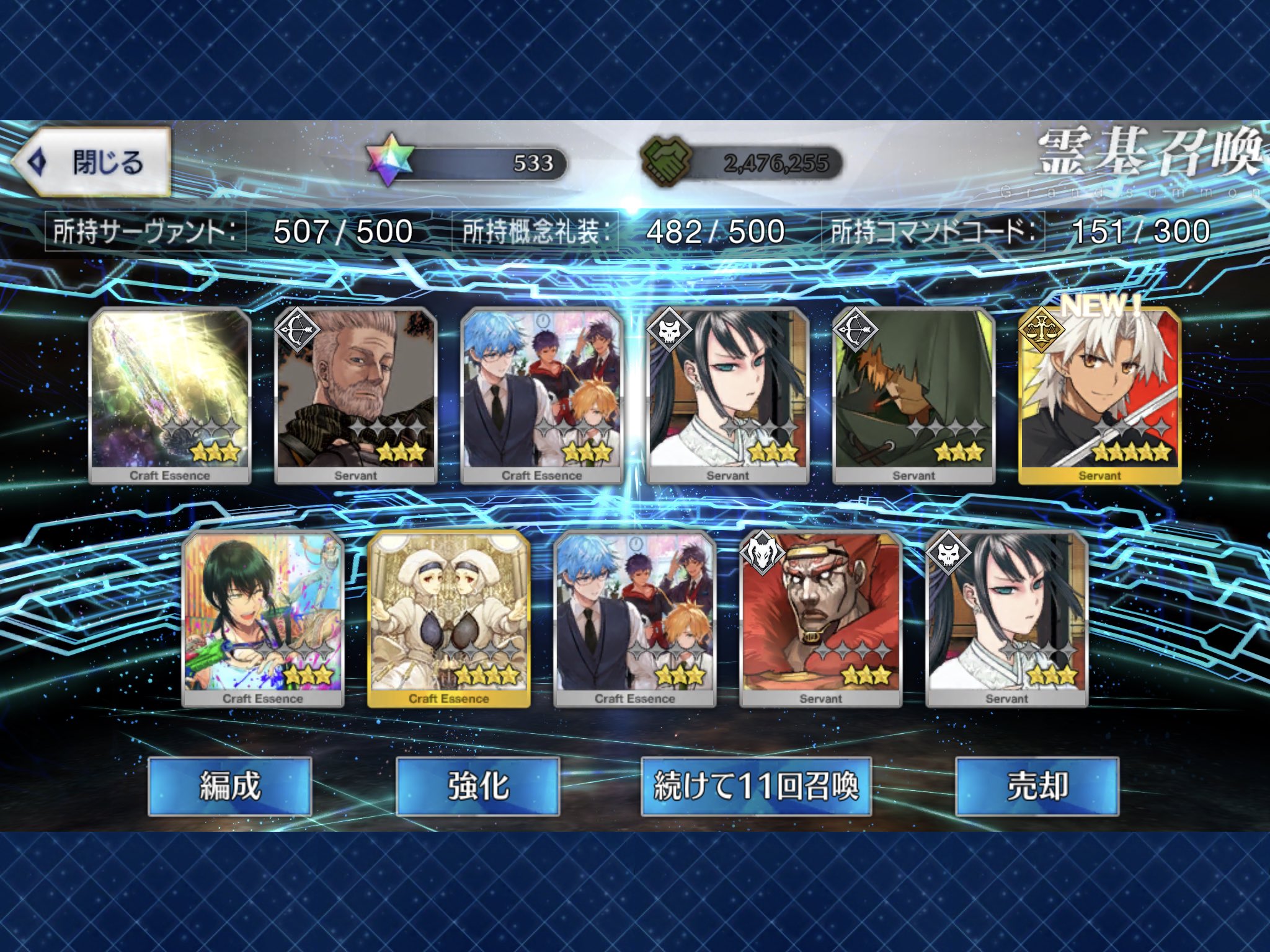Select the bearded Archer servant card
This screenshot has height=952, width=1270.
355,395
